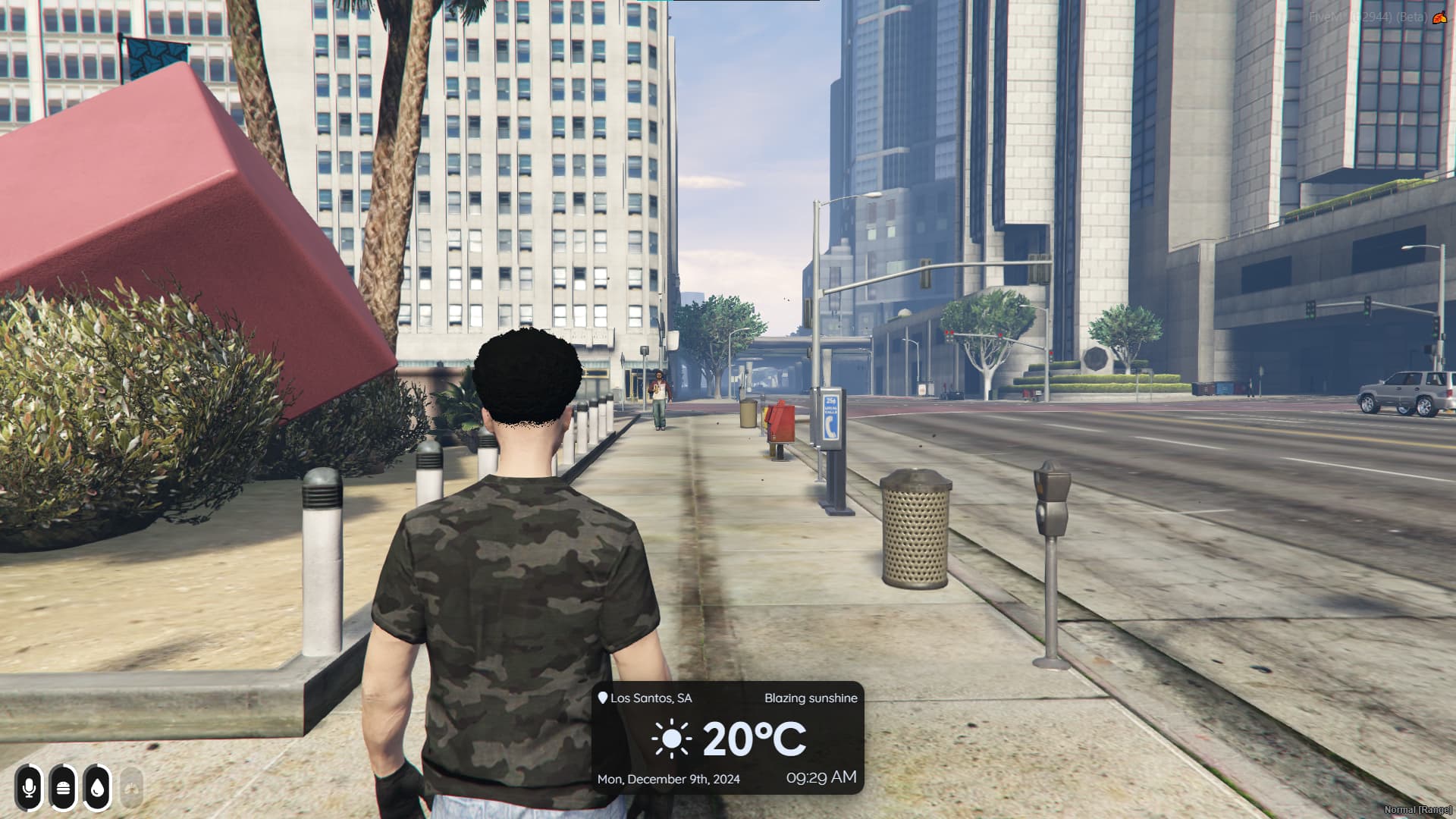This screenshot has height=819, width=1456.
Task: Toggle the 09:29 AM time display
Action: (x=821, y=777)
